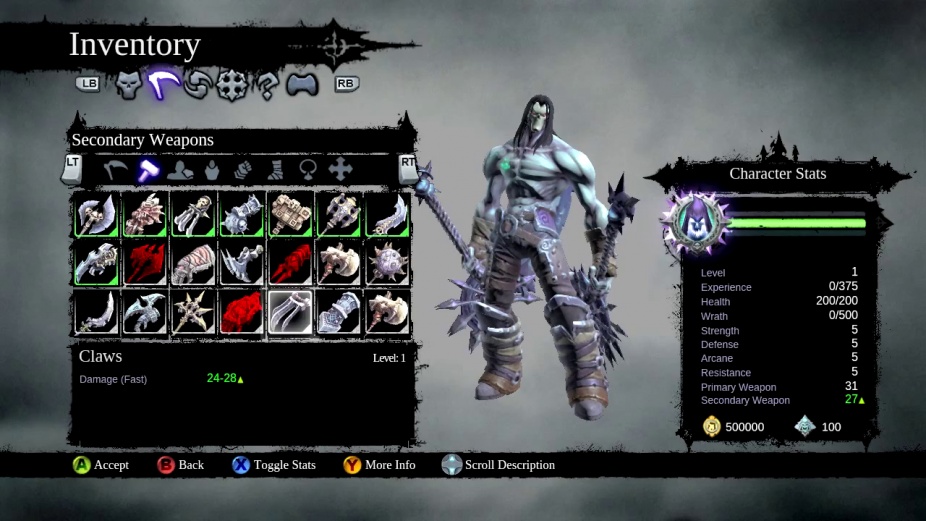Image resolution: width=926 pixels, height=521 pixels.
Task: Open the skull character tab
Action: [x=130, y=85]
